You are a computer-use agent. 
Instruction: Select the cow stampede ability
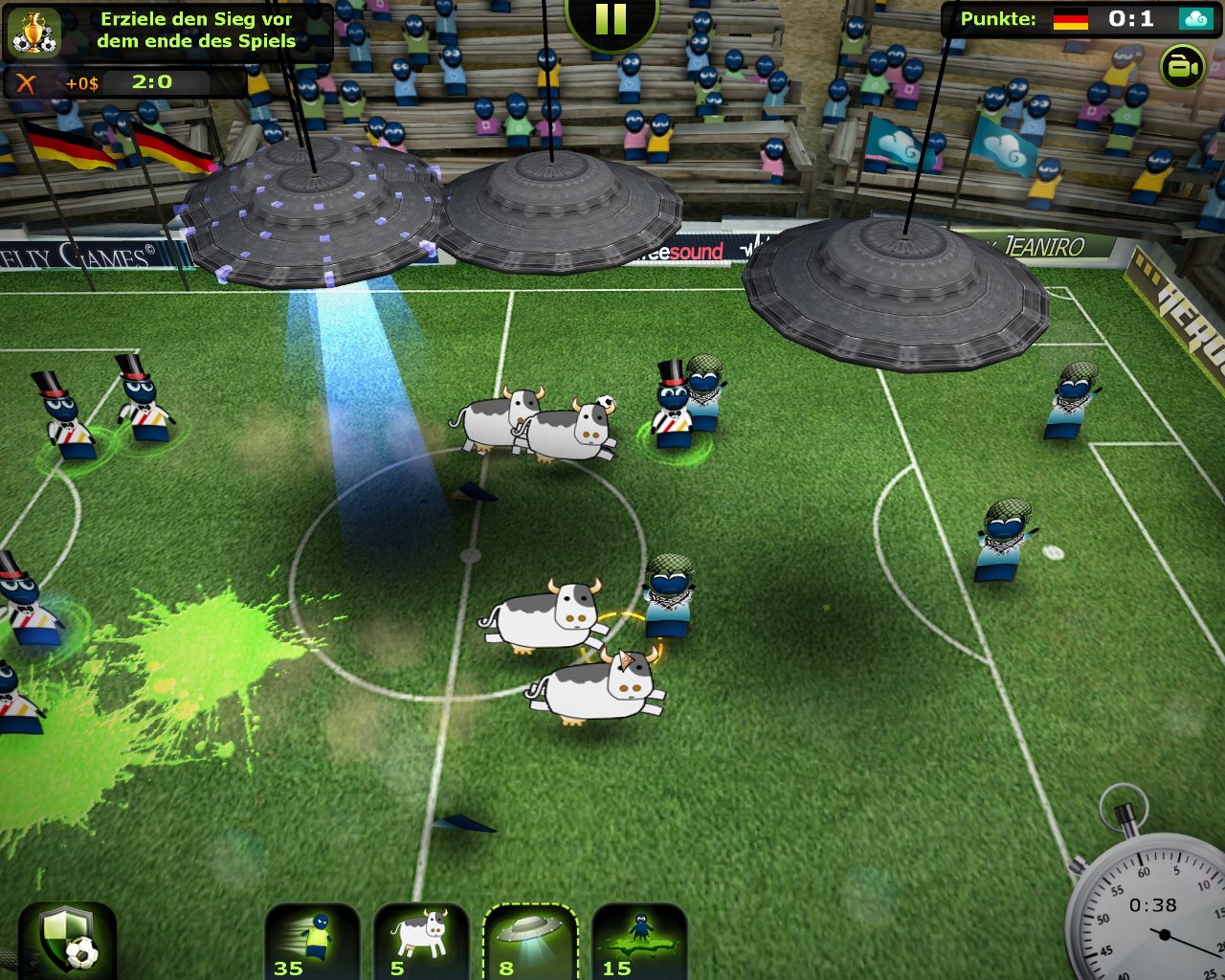[x=421, y=942]
